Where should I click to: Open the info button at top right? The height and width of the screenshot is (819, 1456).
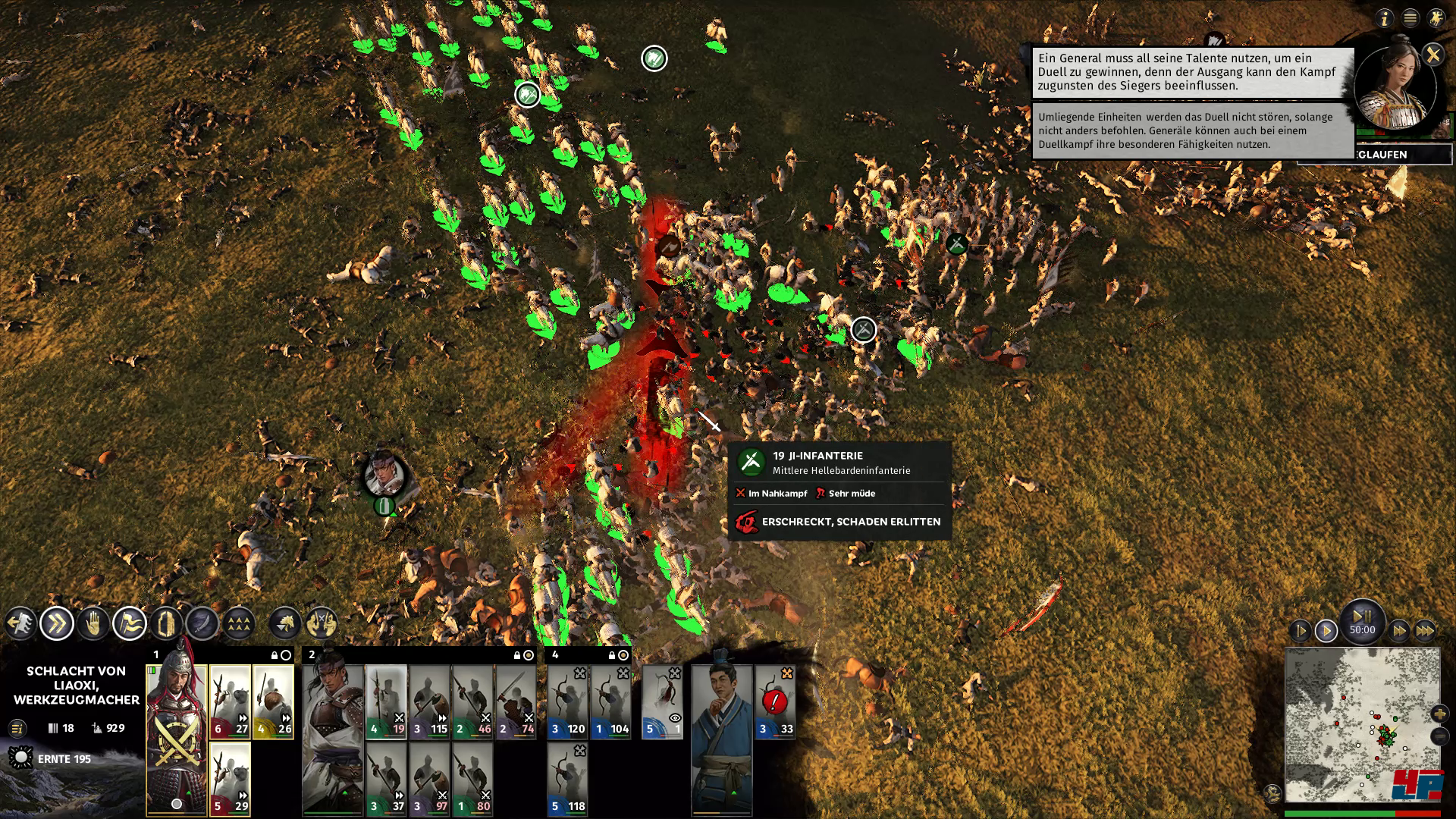(x=1385, y=18)
